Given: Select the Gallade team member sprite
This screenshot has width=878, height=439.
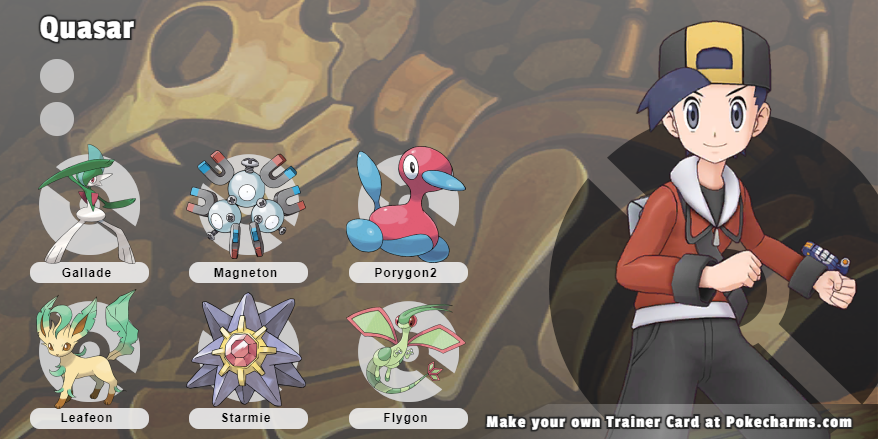Looking at the screenshot, I should click(88, 205).
